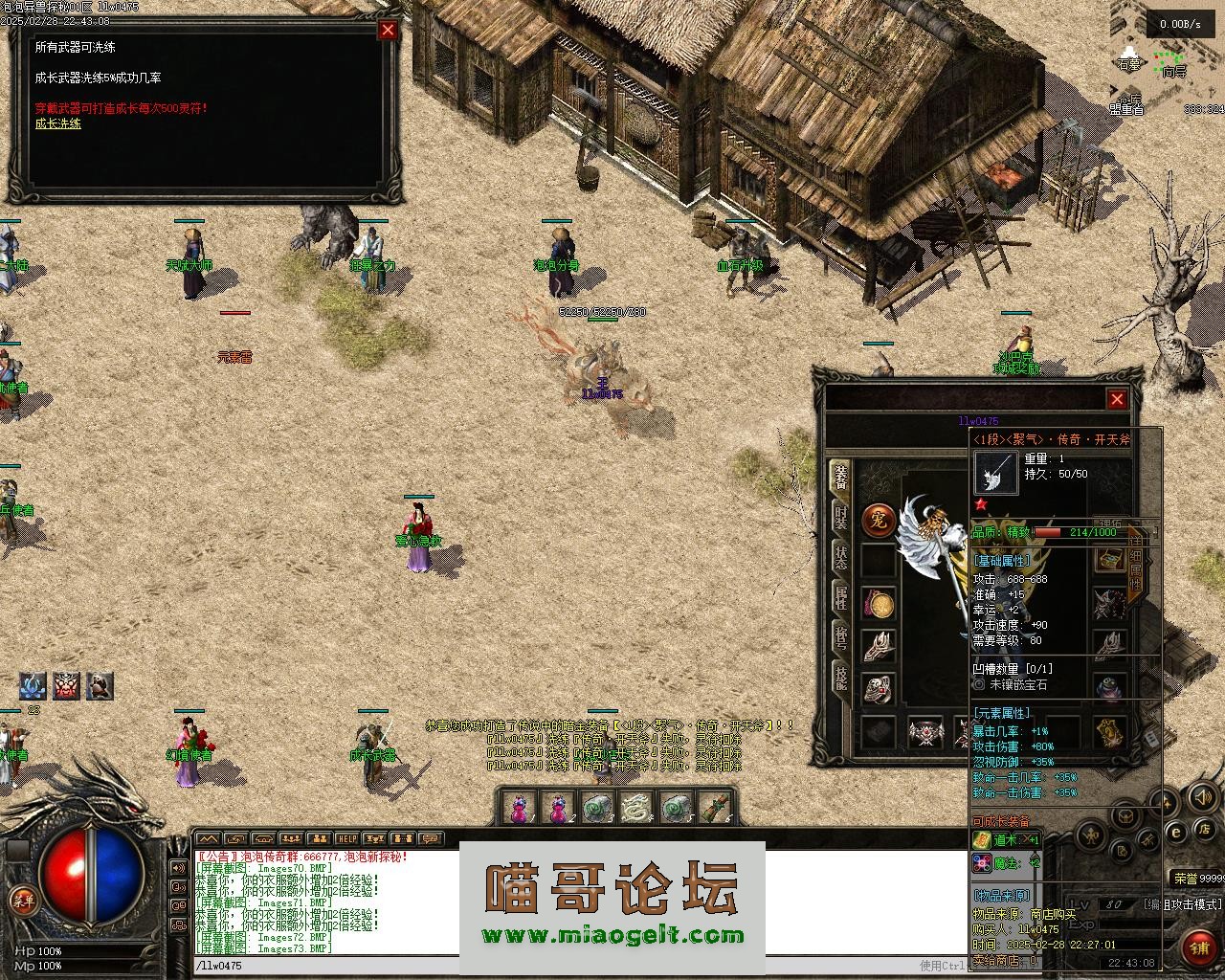This screenshot has height=980, width=1225.
Task: Close the weapon refinement dialog
Action: click(388, 30)
